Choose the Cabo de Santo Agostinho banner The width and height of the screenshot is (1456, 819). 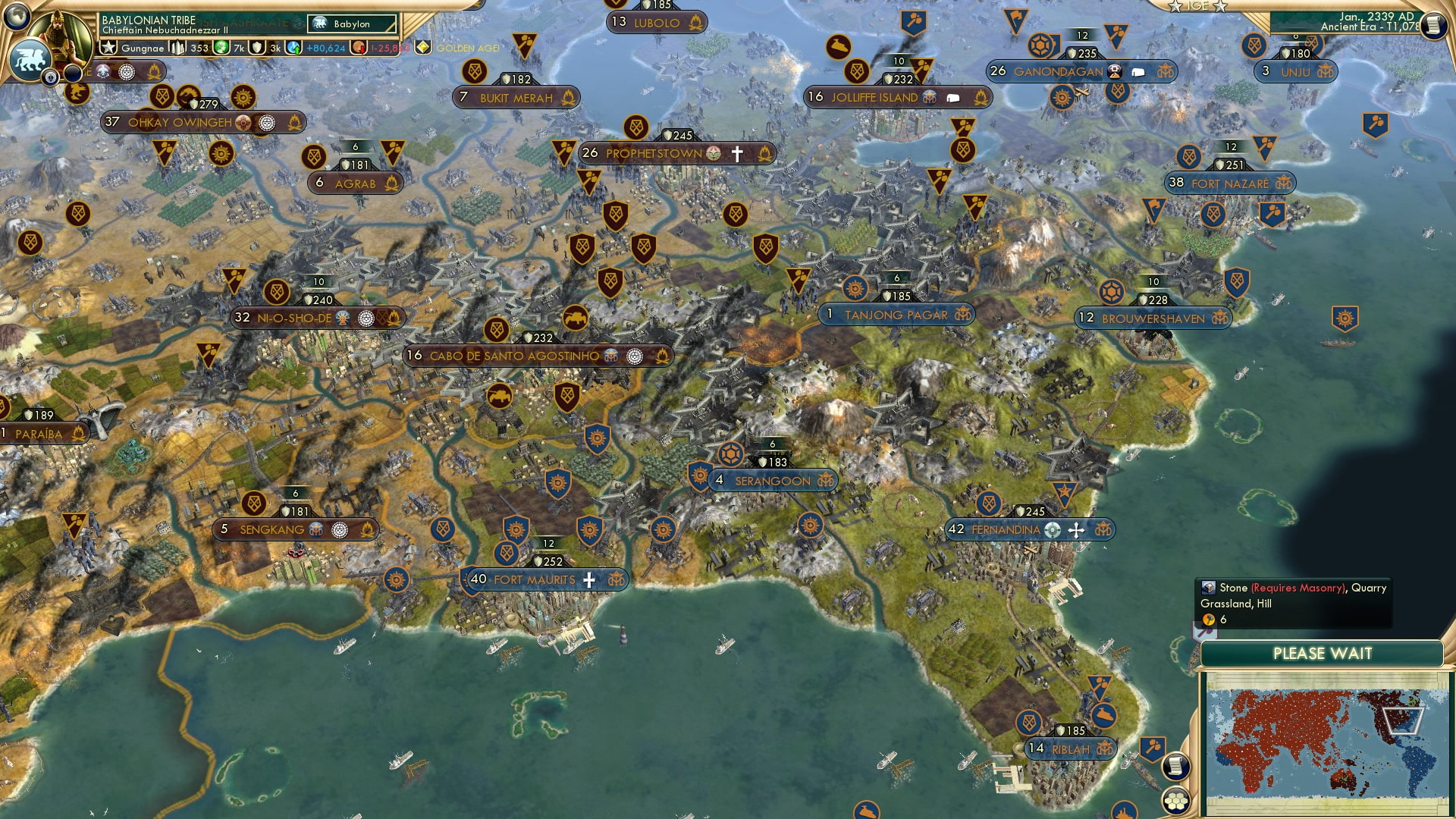click(514, 356)
